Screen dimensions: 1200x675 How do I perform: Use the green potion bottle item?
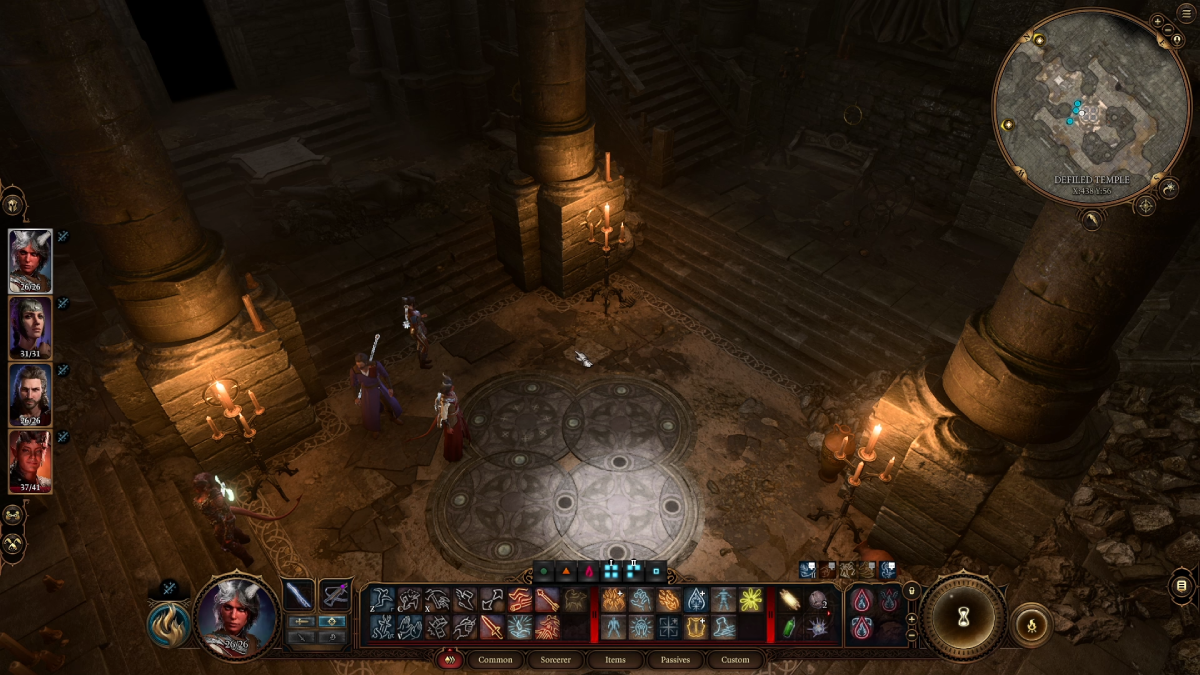click(788, 627)
